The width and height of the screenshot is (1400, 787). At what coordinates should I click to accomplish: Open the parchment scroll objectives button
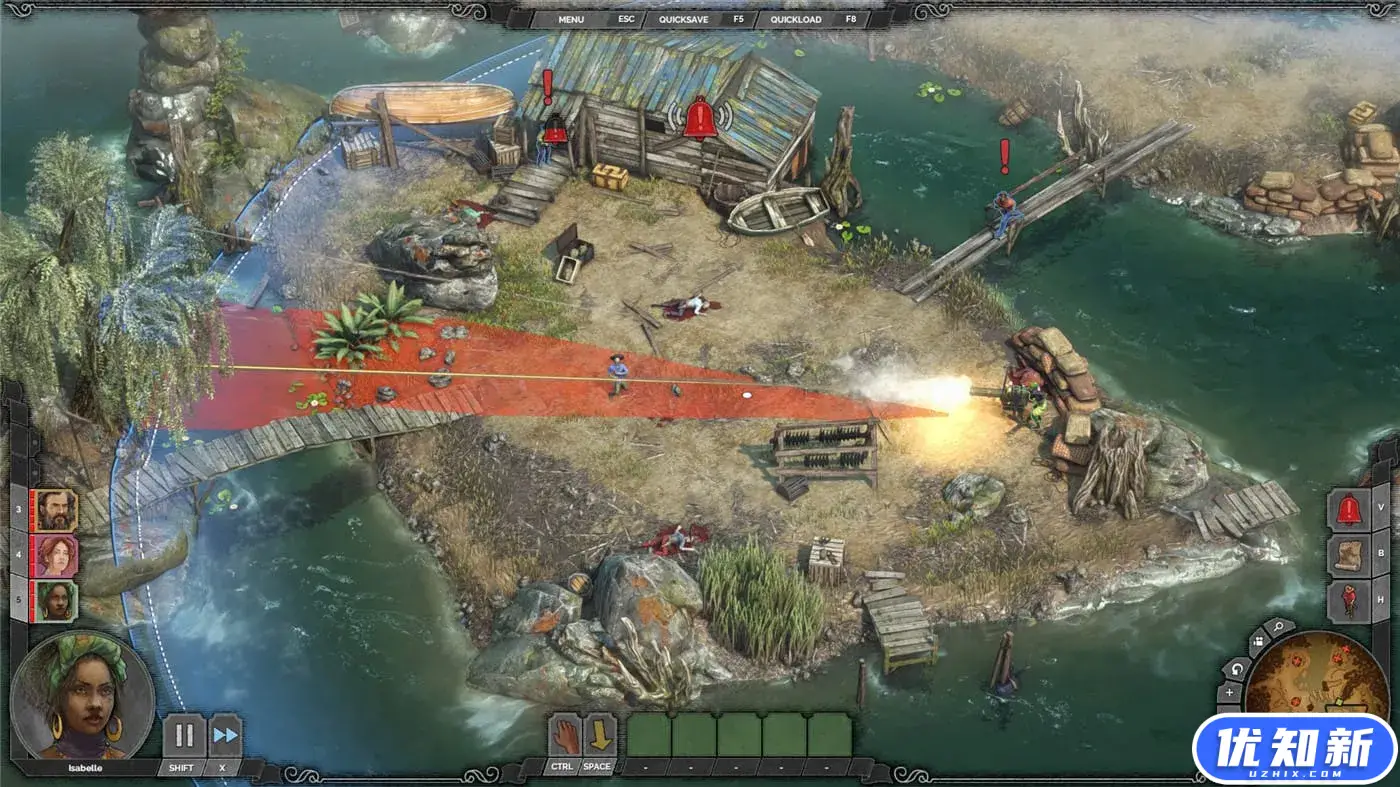point(1348,555)
